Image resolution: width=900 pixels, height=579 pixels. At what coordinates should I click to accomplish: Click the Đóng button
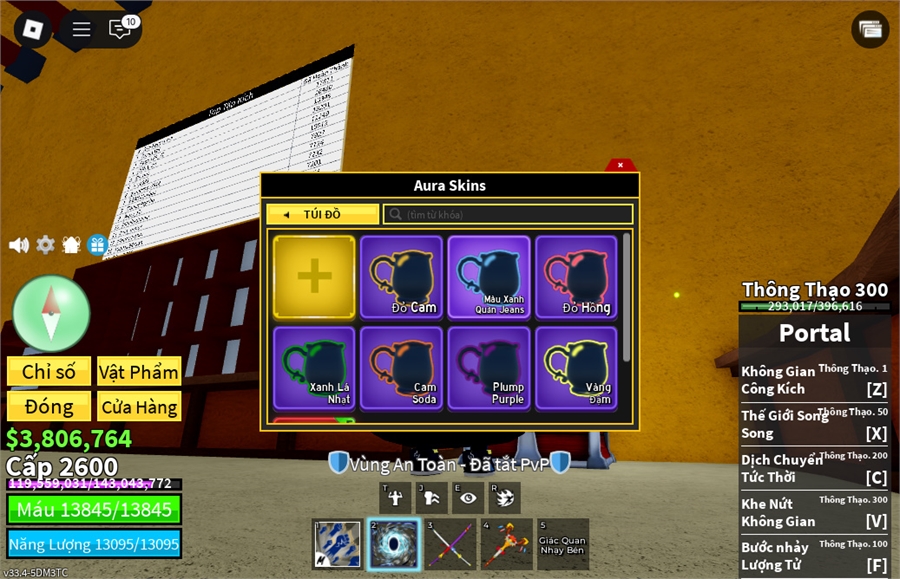[49, 407]
